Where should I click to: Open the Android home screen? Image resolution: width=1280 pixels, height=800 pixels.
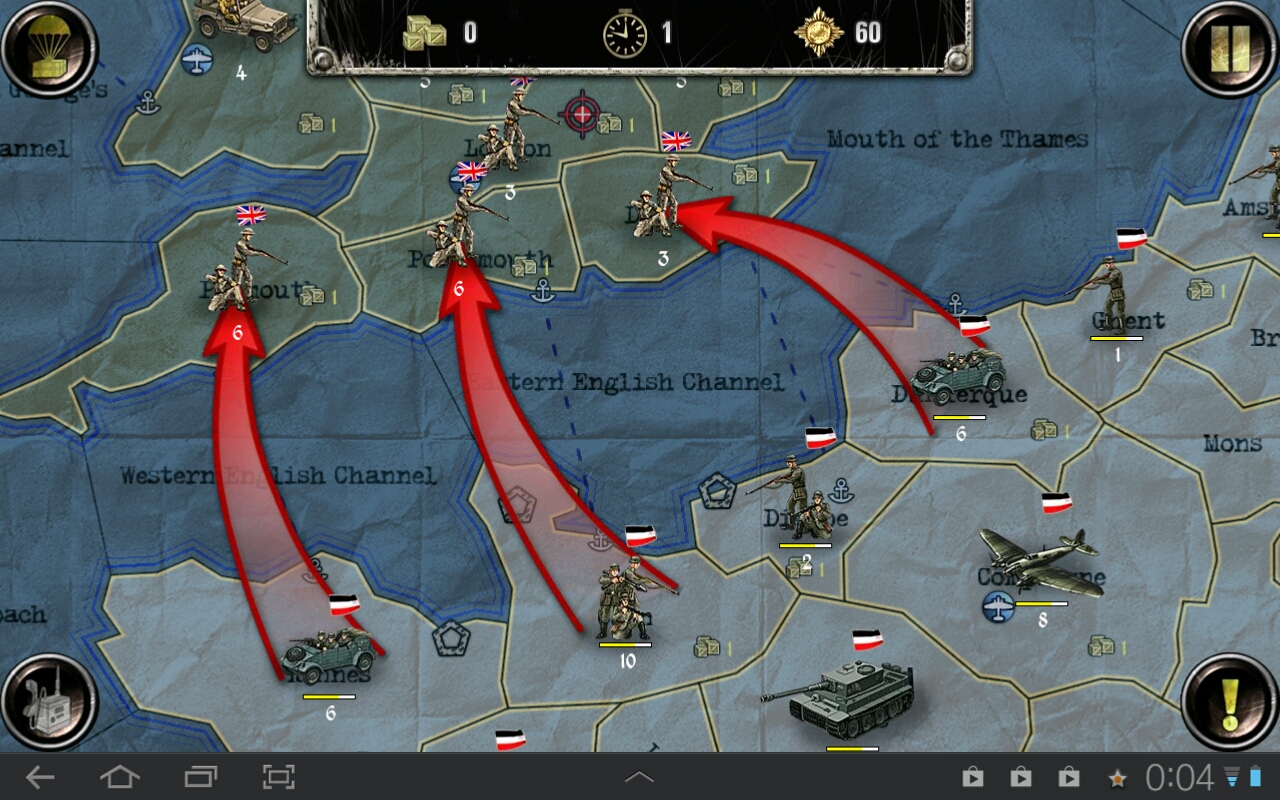pos(119,777)
